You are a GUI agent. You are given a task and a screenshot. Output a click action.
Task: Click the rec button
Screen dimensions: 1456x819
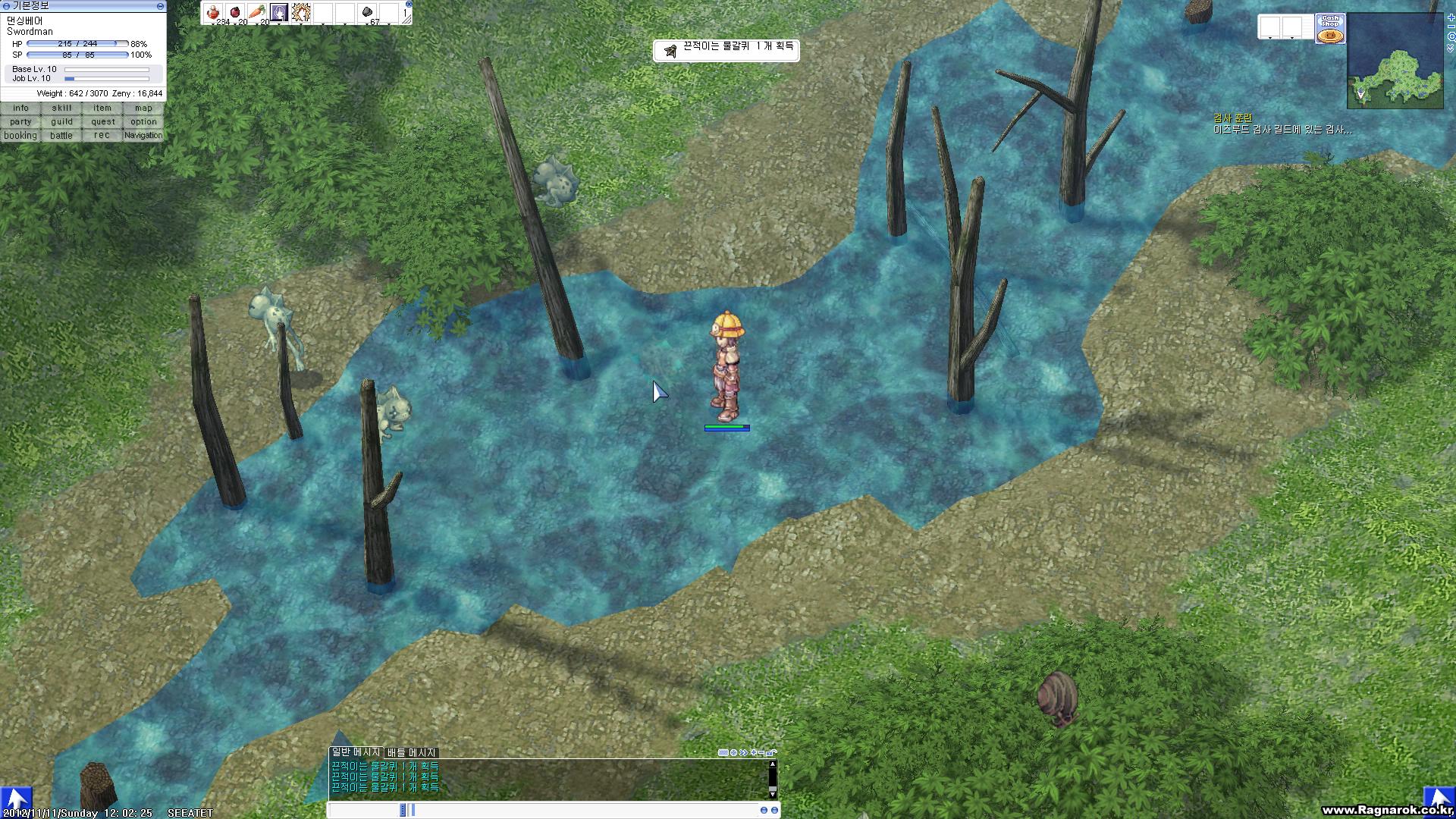pos(102,136)
